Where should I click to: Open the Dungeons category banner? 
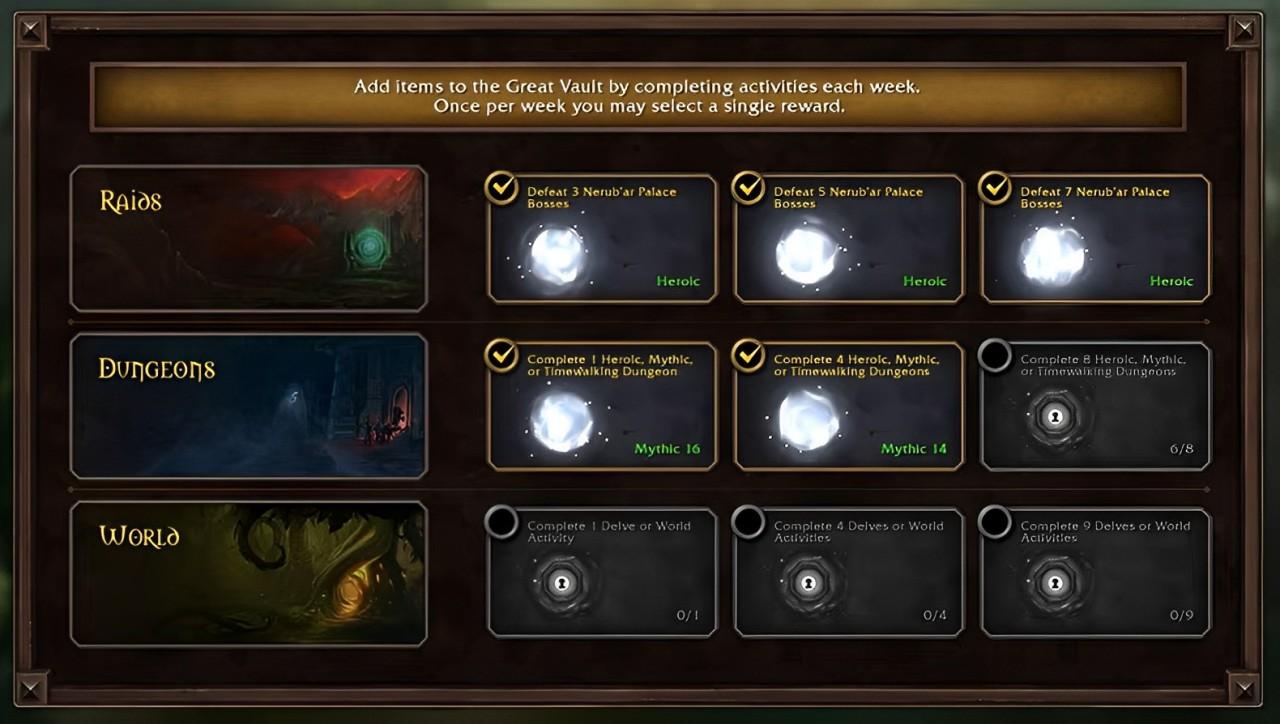point(248,406)
